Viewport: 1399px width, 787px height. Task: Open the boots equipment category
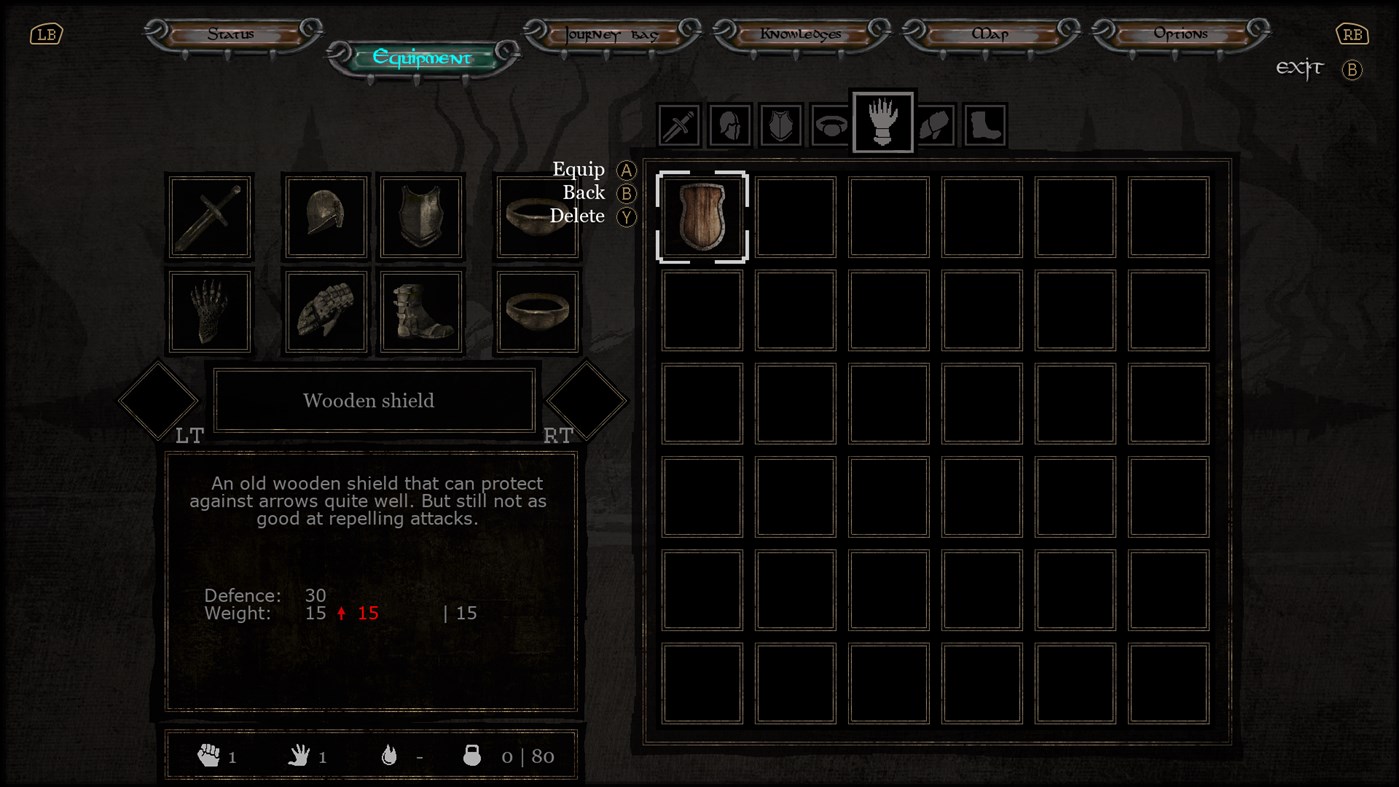[985, 124]
